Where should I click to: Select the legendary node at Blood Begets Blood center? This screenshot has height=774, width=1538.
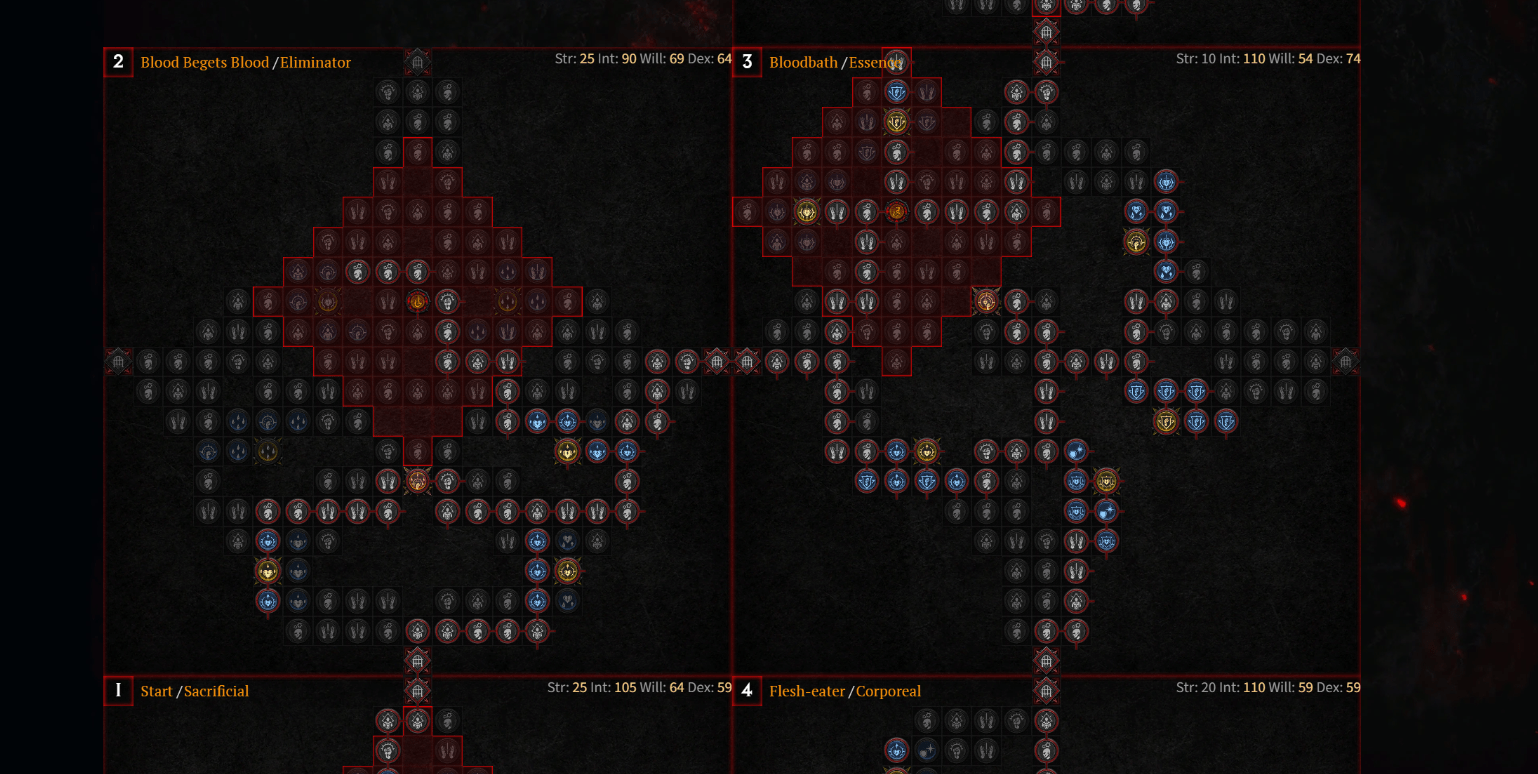(417, 301)
